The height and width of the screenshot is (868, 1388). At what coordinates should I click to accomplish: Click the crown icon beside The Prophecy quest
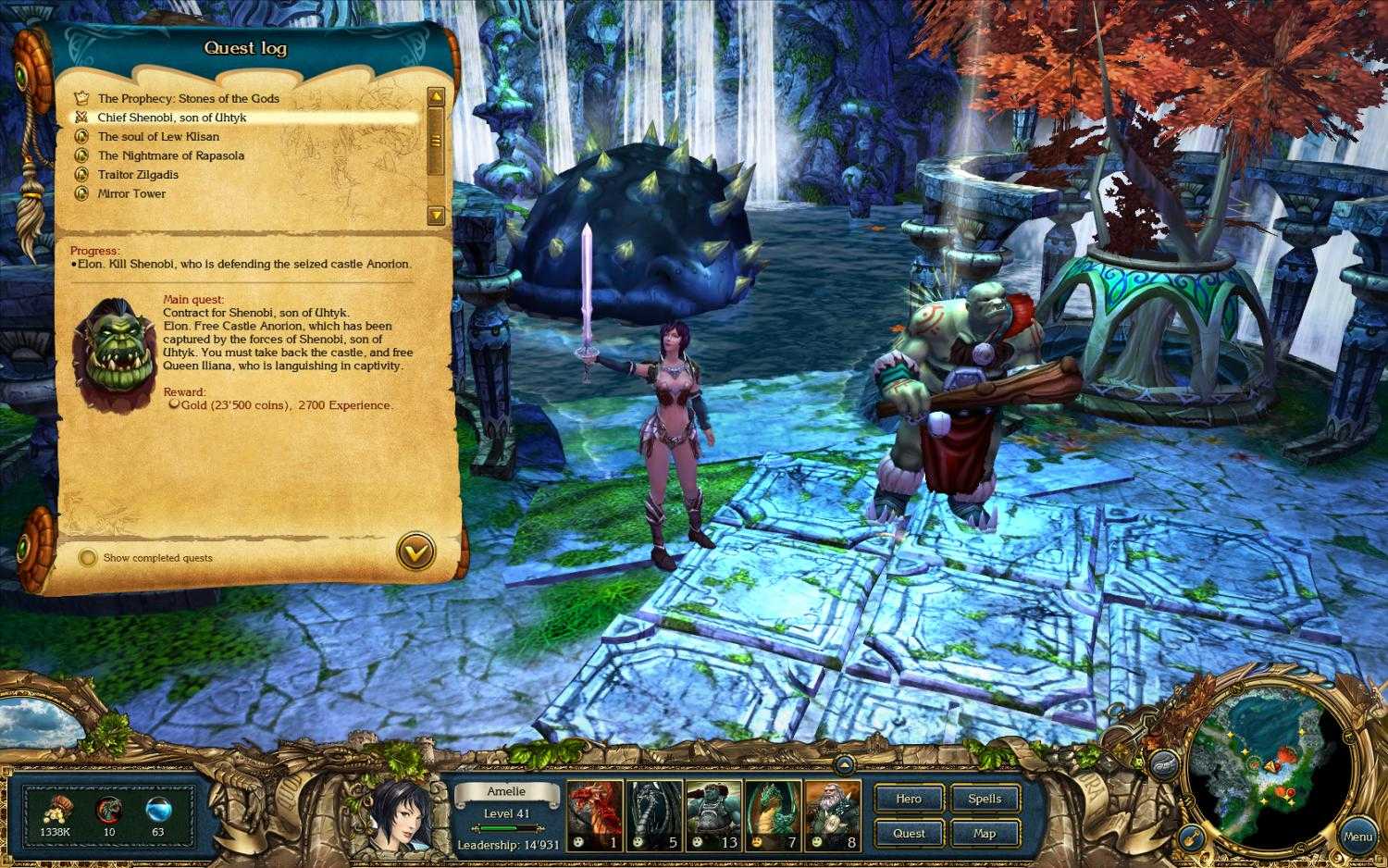click(82, 98)
